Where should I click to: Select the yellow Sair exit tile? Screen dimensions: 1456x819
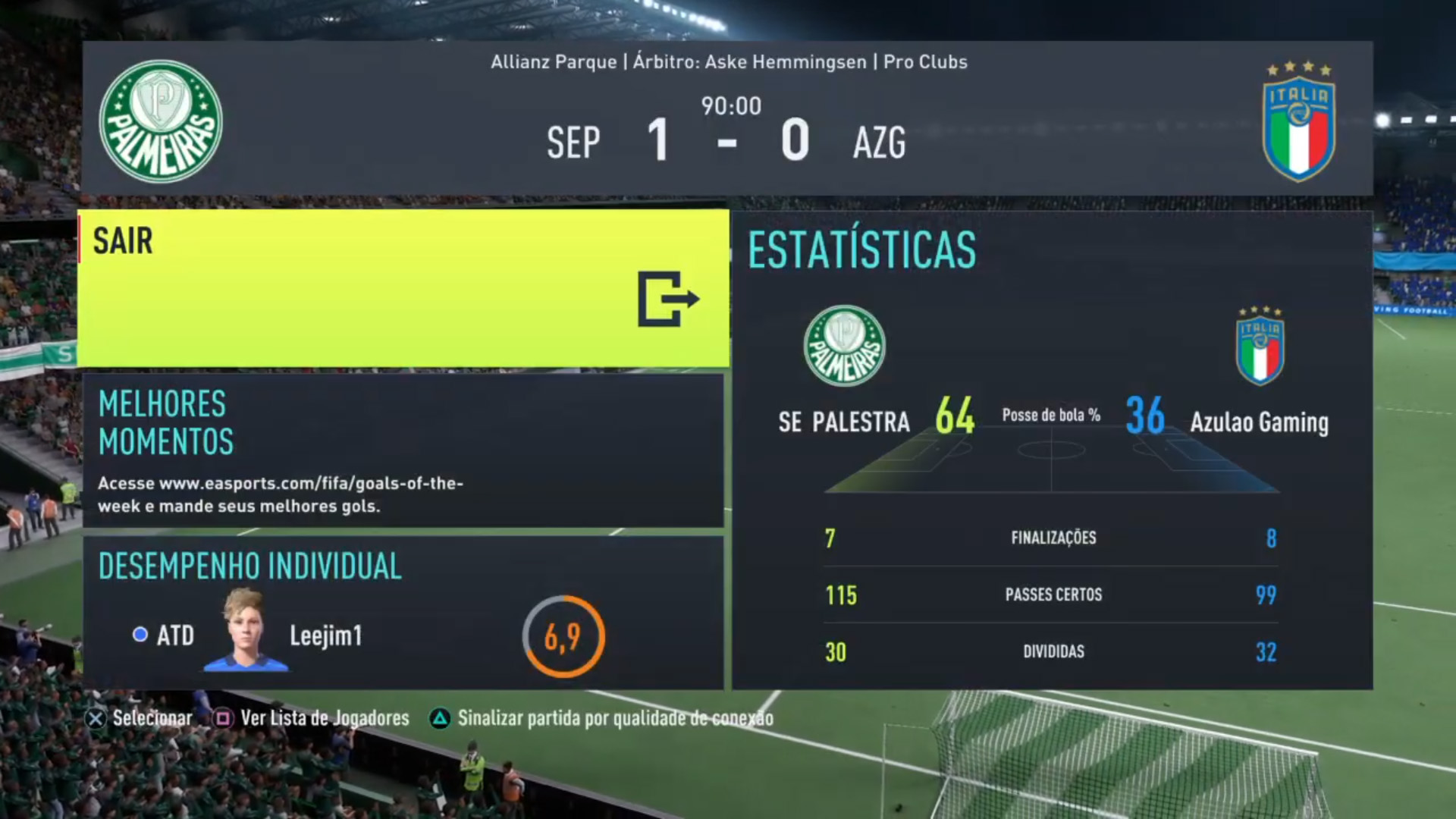pyautogui.click(x=403, y=289)
